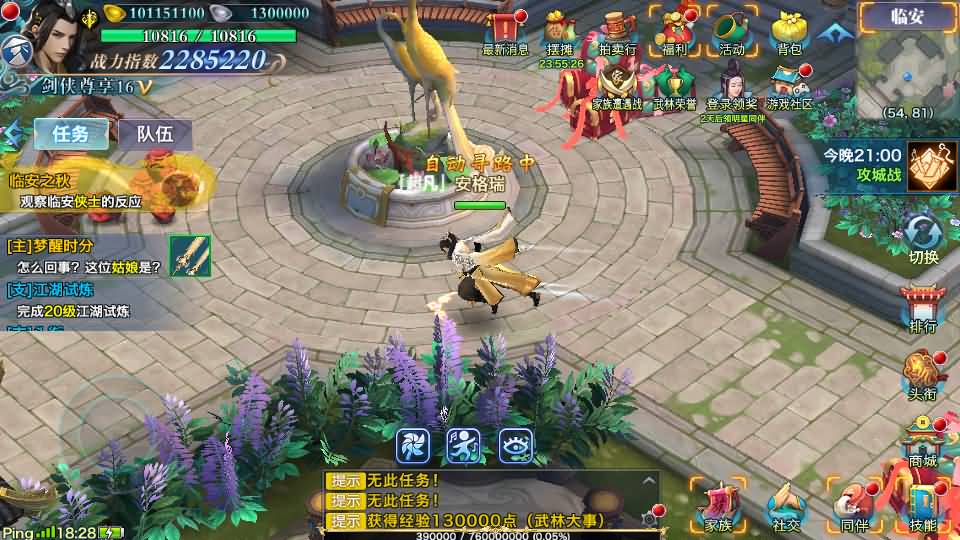
Task: Open the 家族 clan menu
Action: [718, 508]
